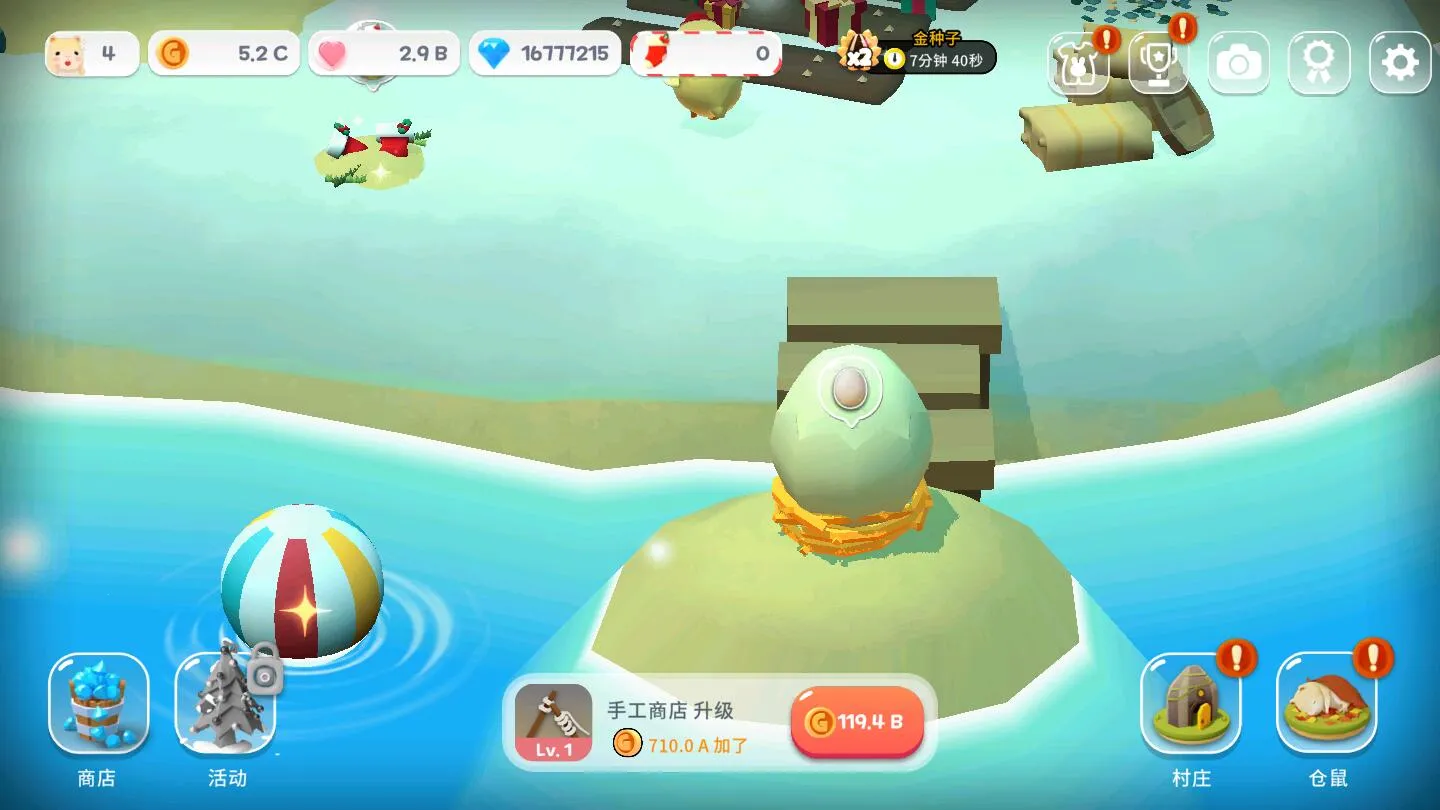
Task: Open the medal ribbon rewards panel
Action: coord(1318,62)
